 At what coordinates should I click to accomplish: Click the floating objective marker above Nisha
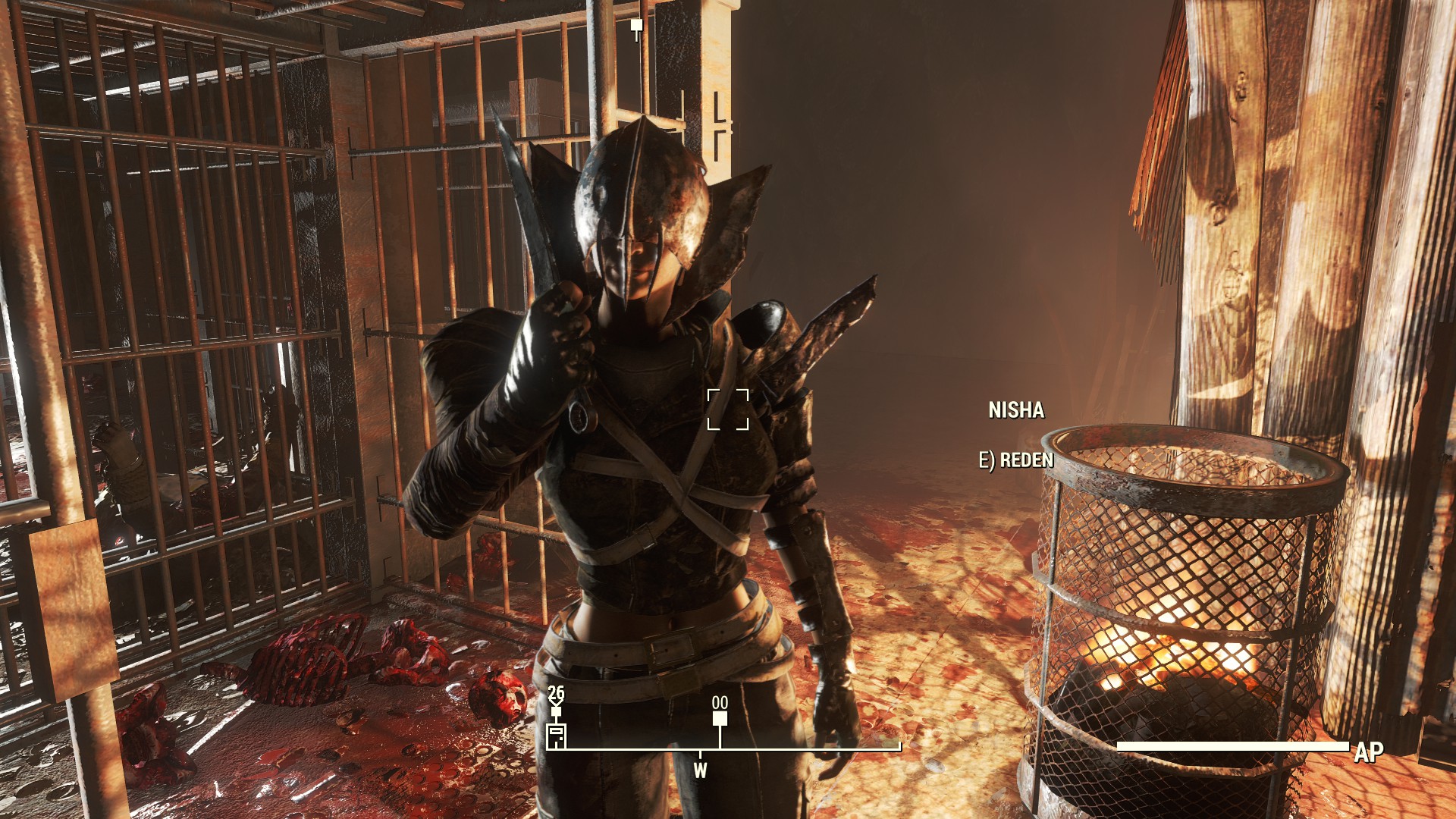click(637, 27)
